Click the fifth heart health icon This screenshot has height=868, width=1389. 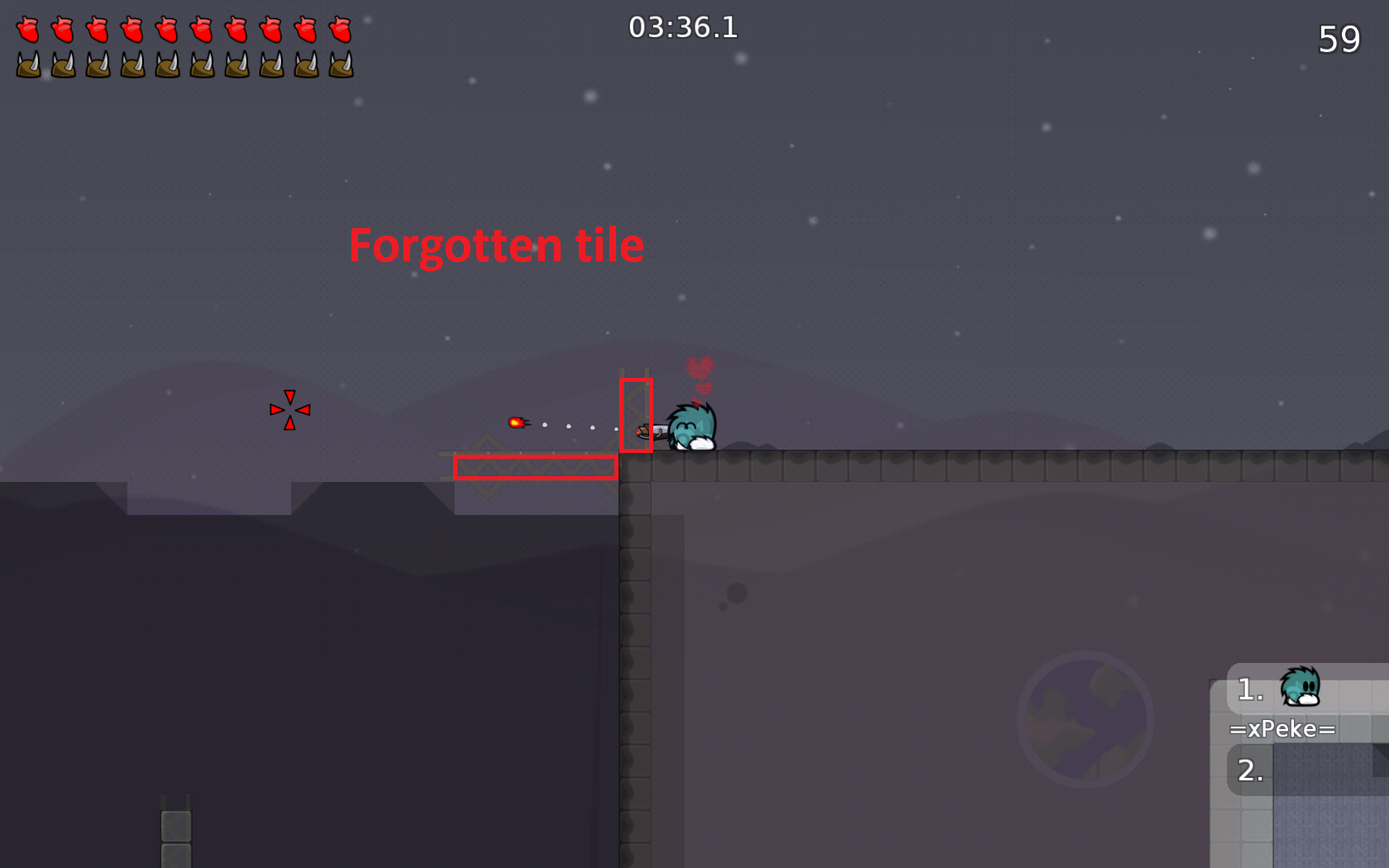(167, 33)
